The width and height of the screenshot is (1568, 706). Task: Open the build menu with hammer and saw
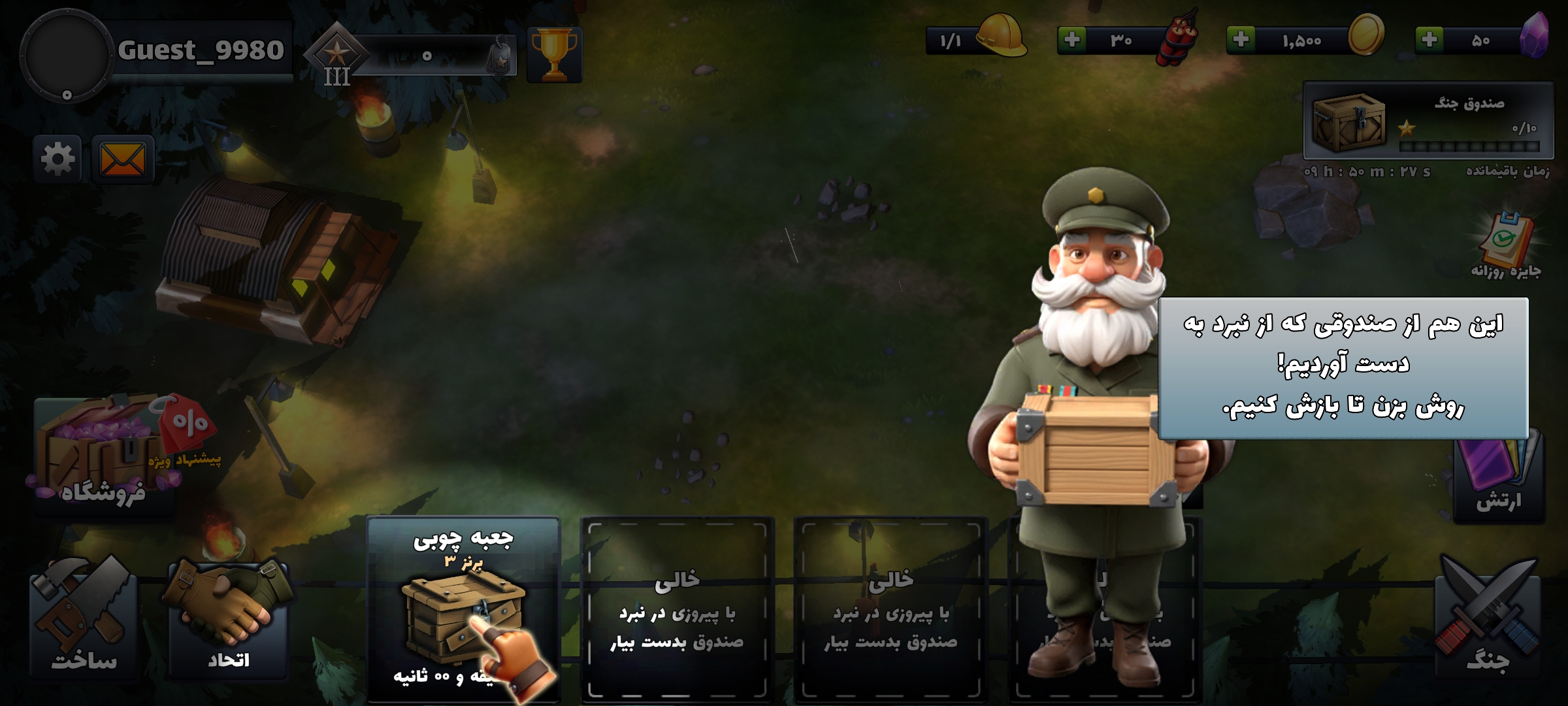84,621
